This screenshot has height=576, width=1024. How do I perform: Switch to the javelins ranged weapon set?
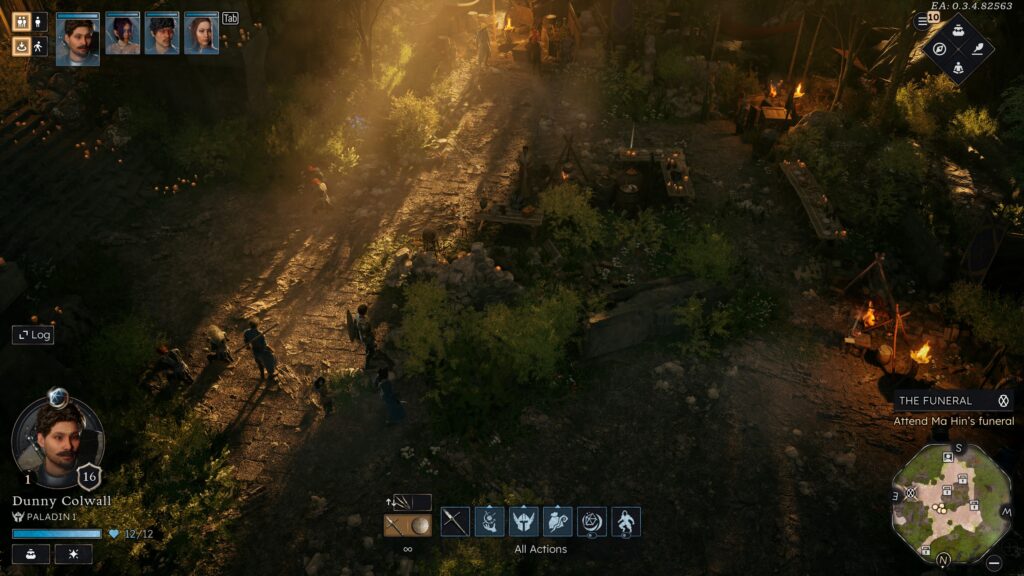click(x=408, y=502)
